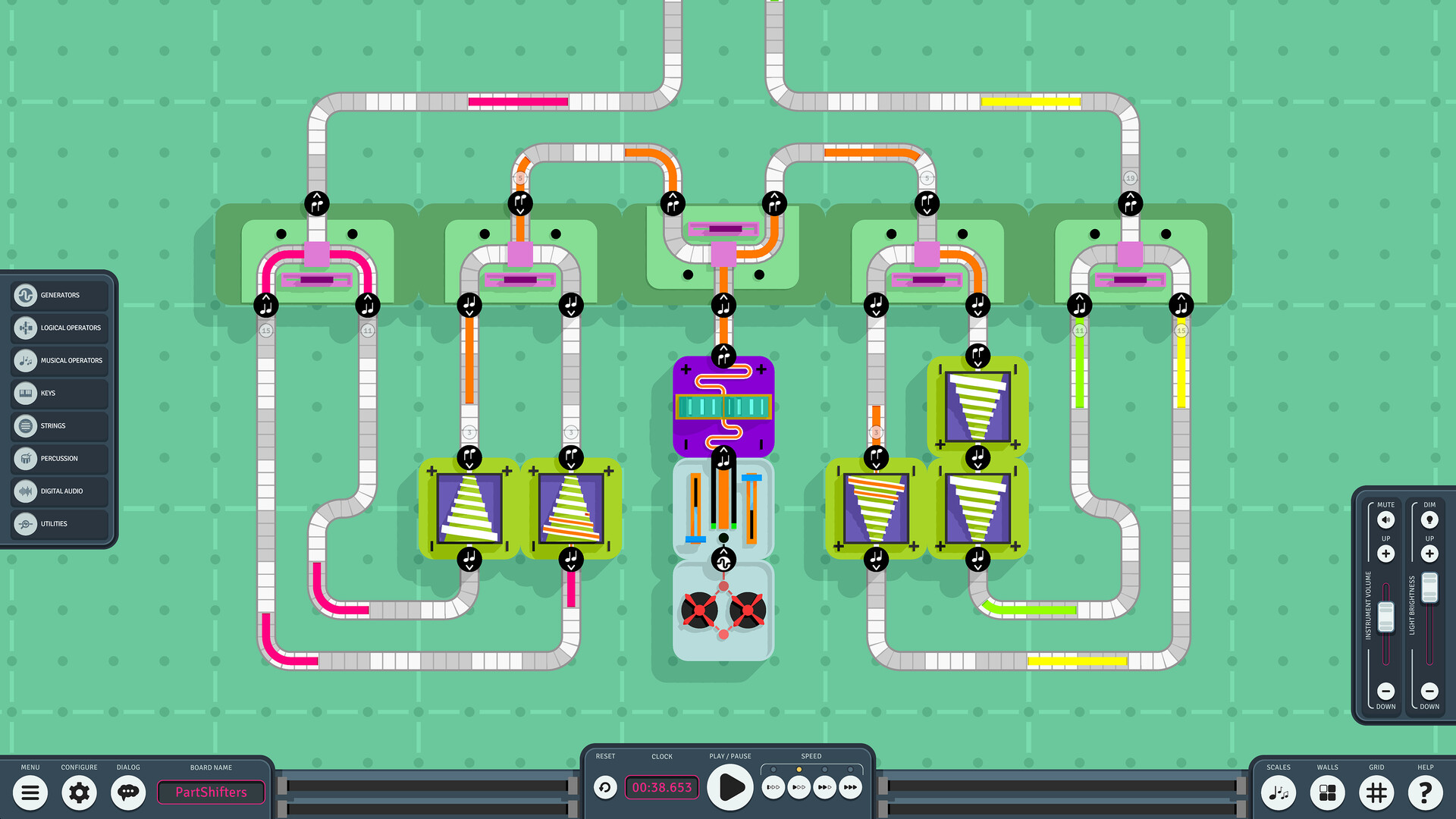
Task: Open the Dialog window
Action: tap(127, 792)
